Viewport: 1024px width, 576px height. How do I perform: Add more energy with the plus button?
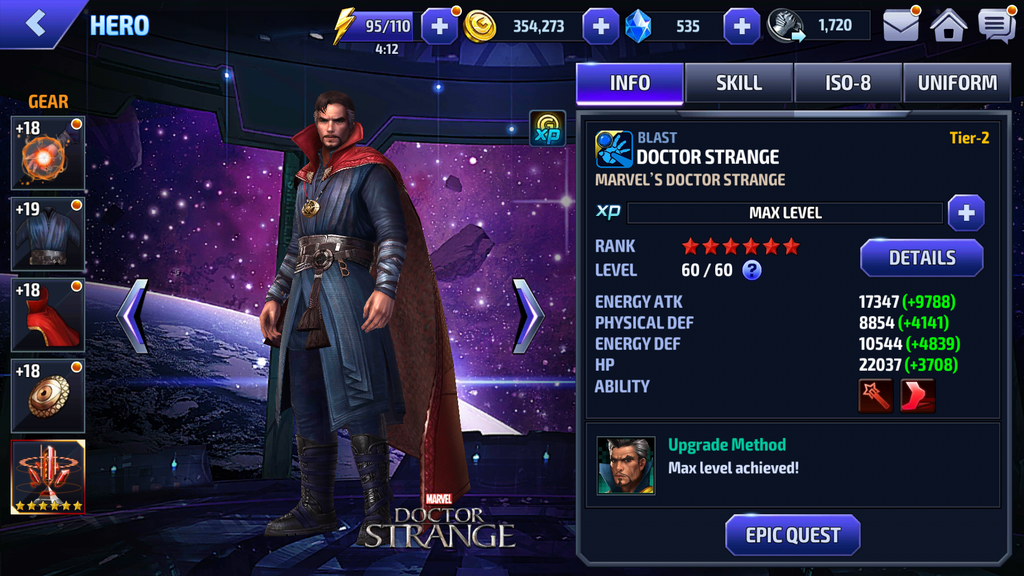440,26
